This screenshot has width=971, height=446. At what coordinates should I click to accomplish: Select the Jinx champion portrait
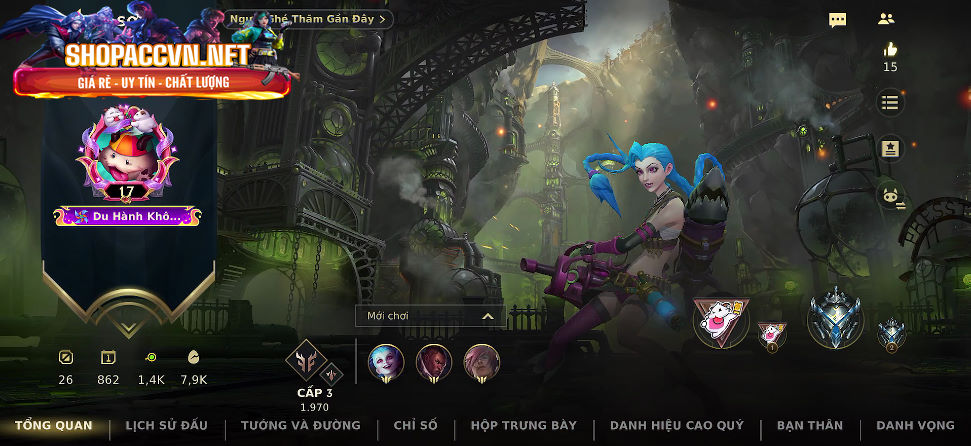tap(386, 362)
